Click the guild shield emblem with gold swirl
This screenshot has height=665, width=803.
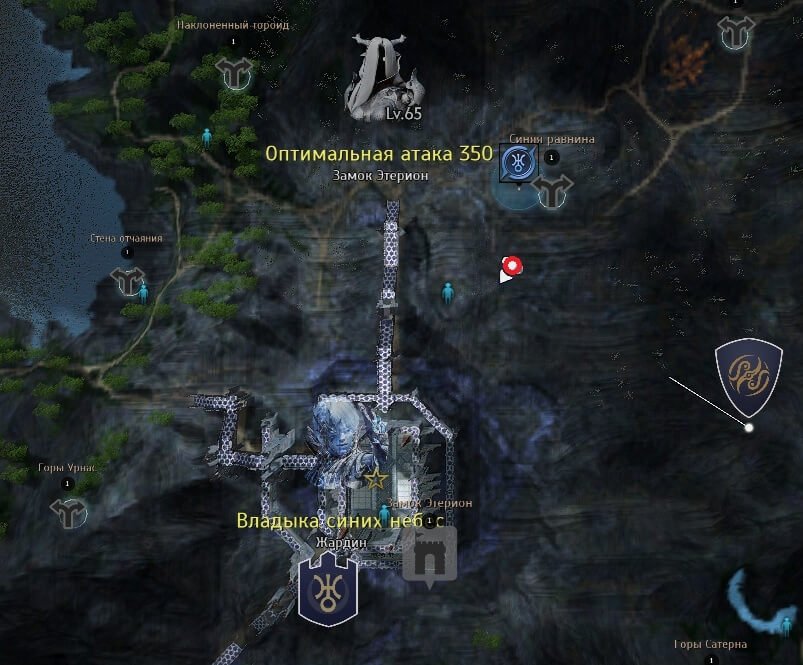(x=749, y=376)
